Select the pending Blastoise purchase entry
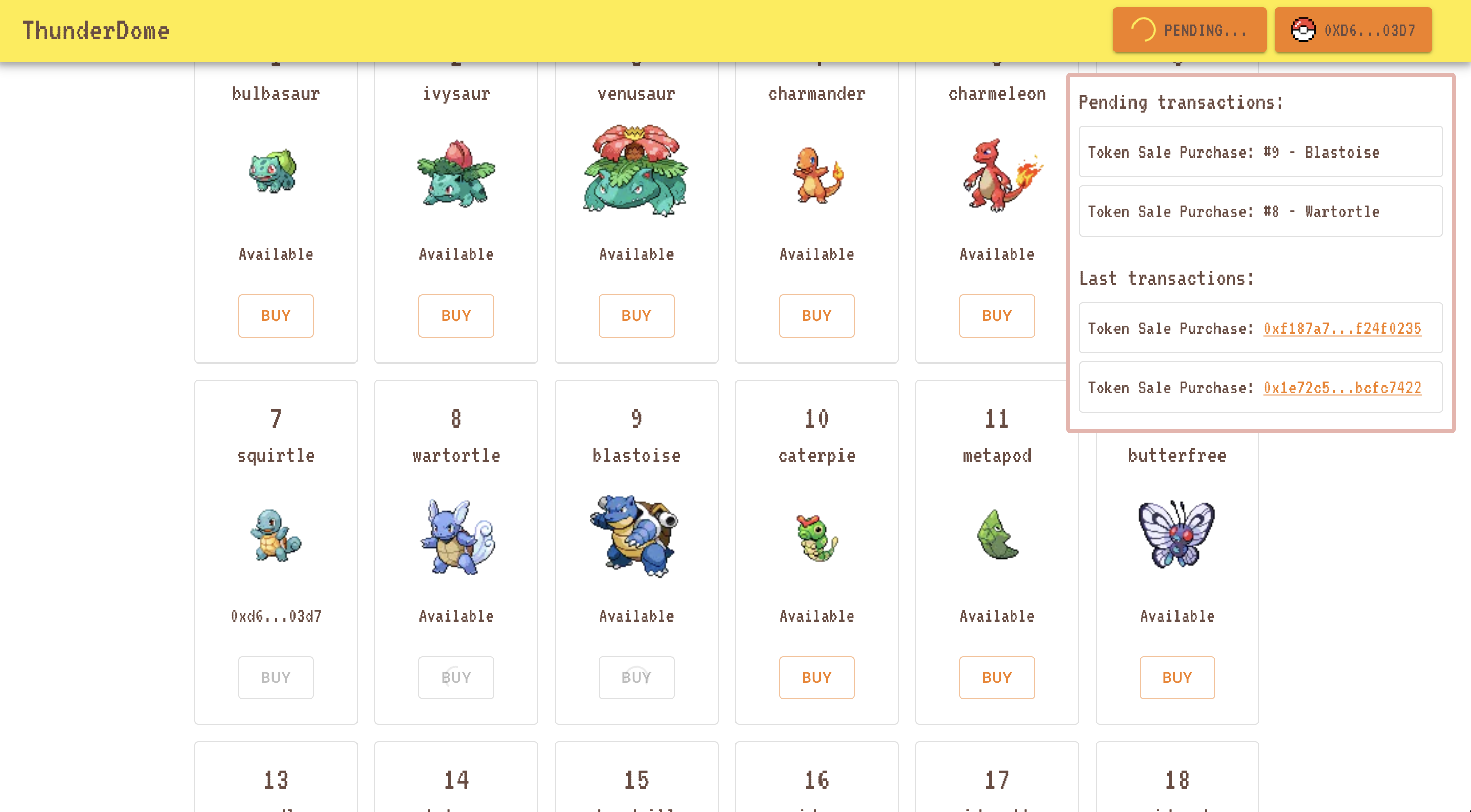1471x812 pixels. click(1260, 152)
